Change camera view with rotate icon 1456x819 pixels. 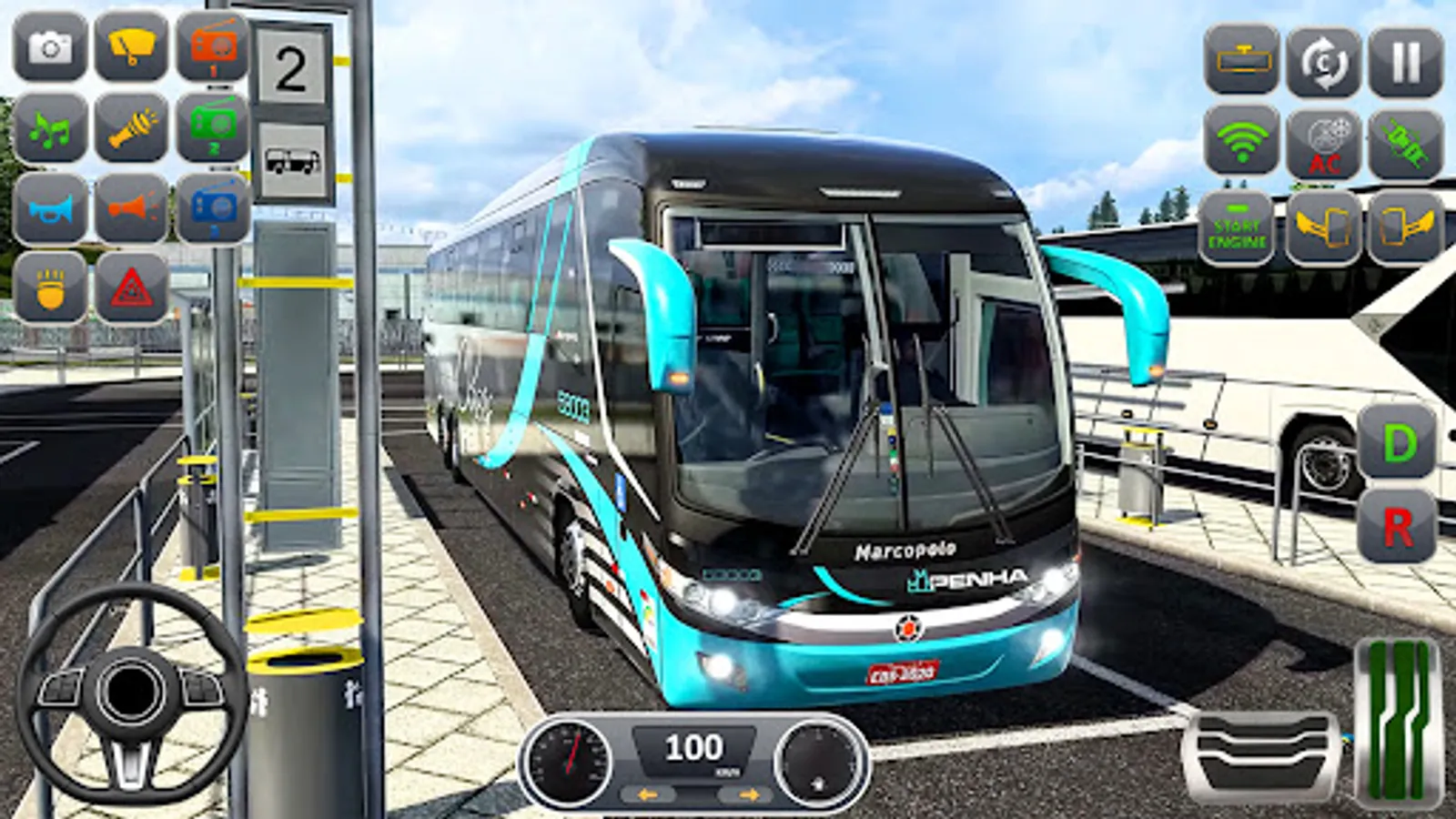click(x=1324, y=62)
